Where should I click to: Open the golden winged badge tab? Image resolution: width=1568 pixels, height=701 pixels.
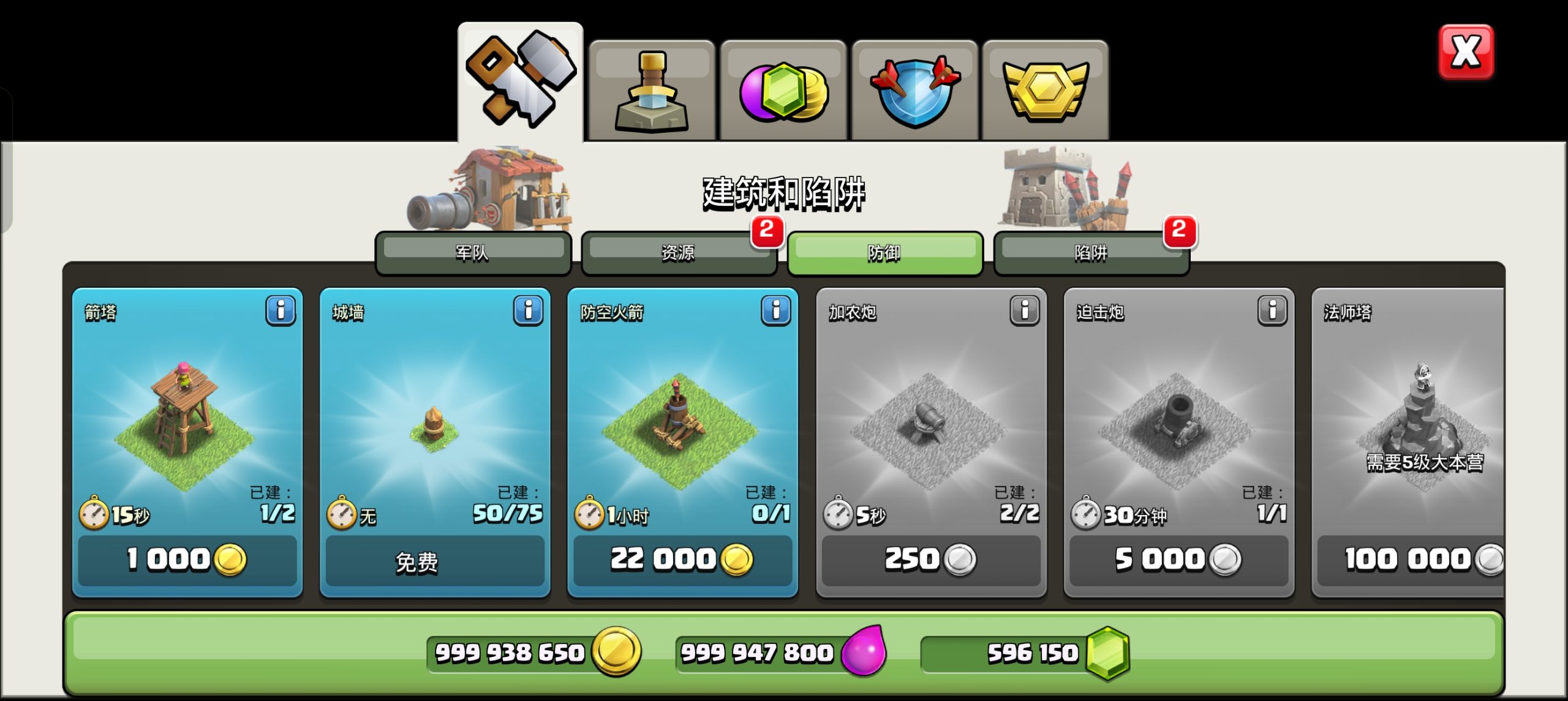click(x=1046, y=91)
